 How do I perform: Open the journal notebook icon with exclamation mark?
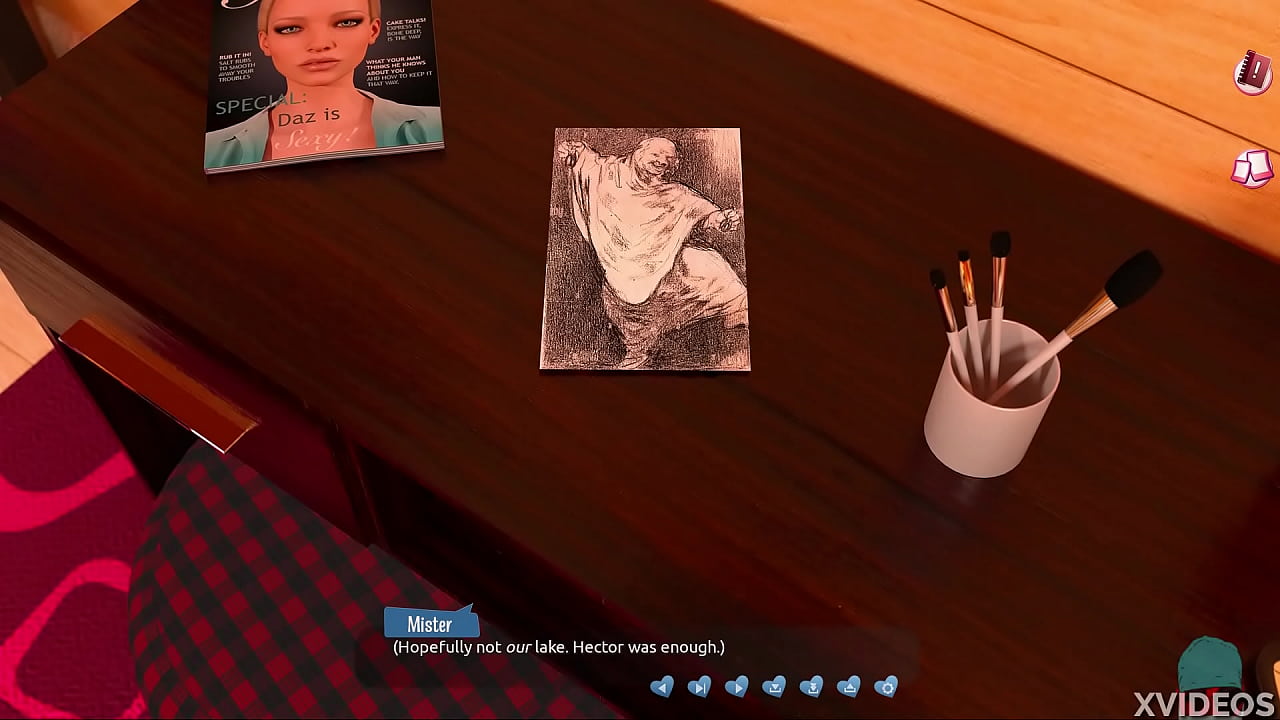[x=1252, y=72]
